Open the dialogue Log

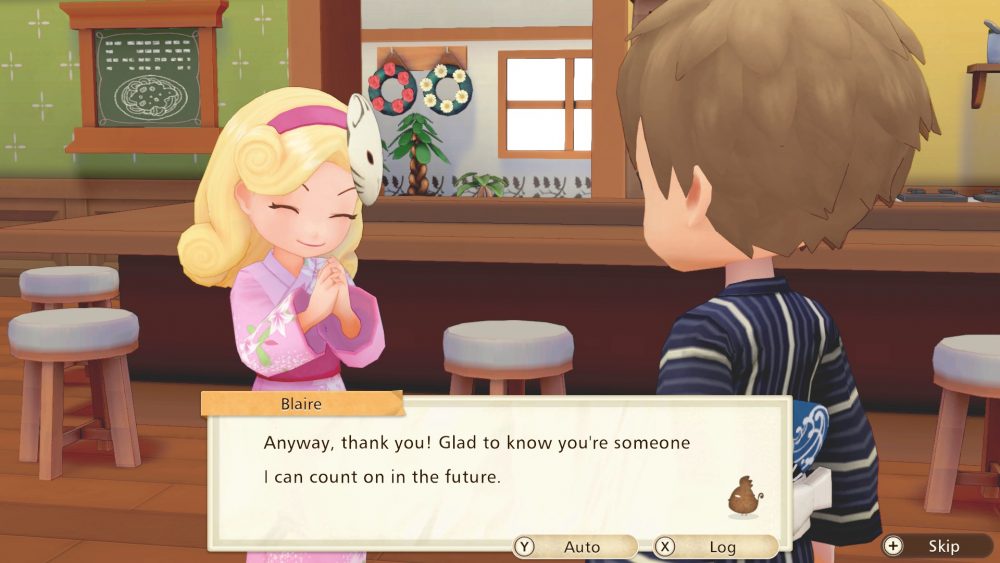714,547
